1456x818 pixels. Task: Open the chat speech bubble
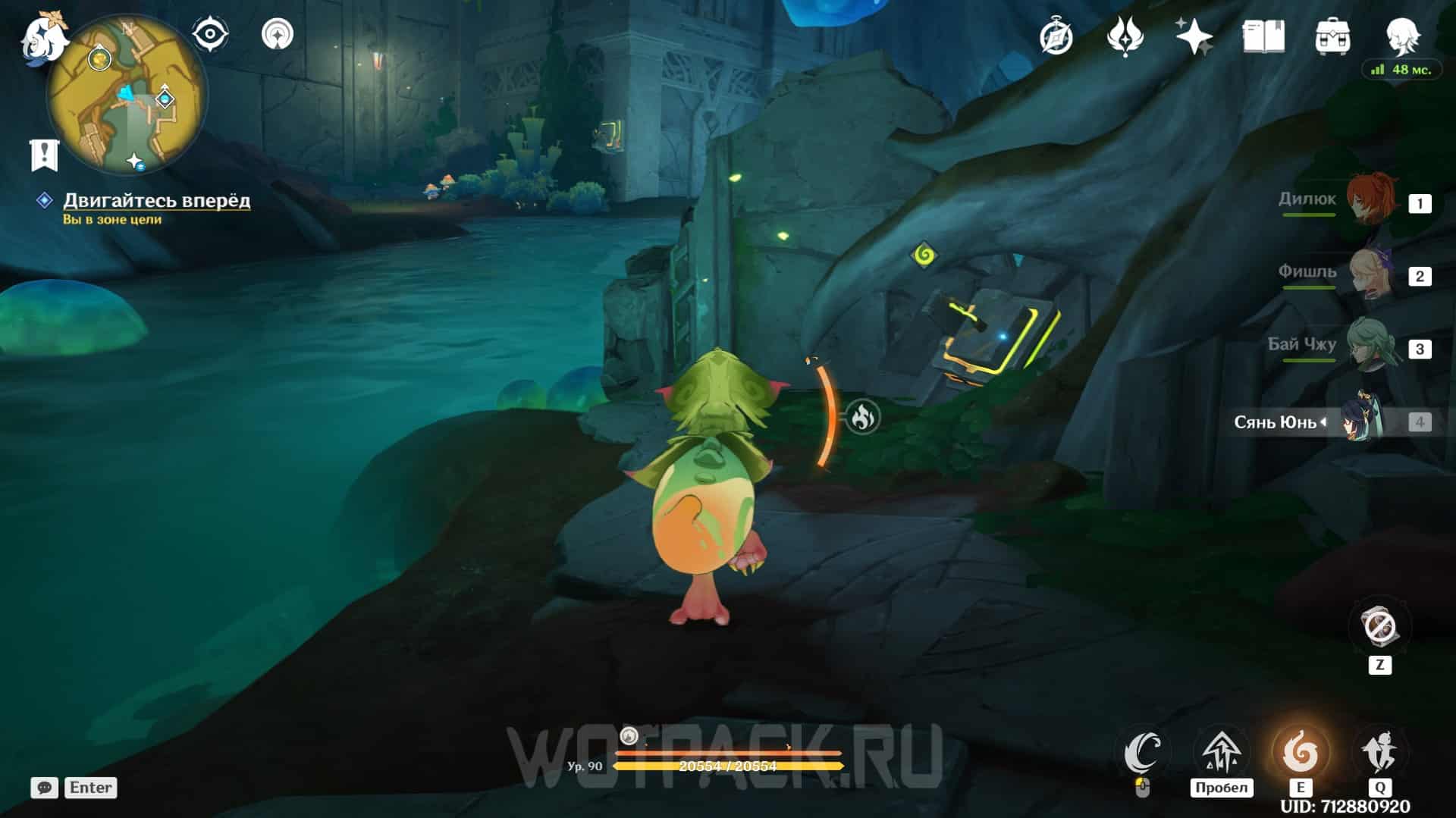pos(44,788)
